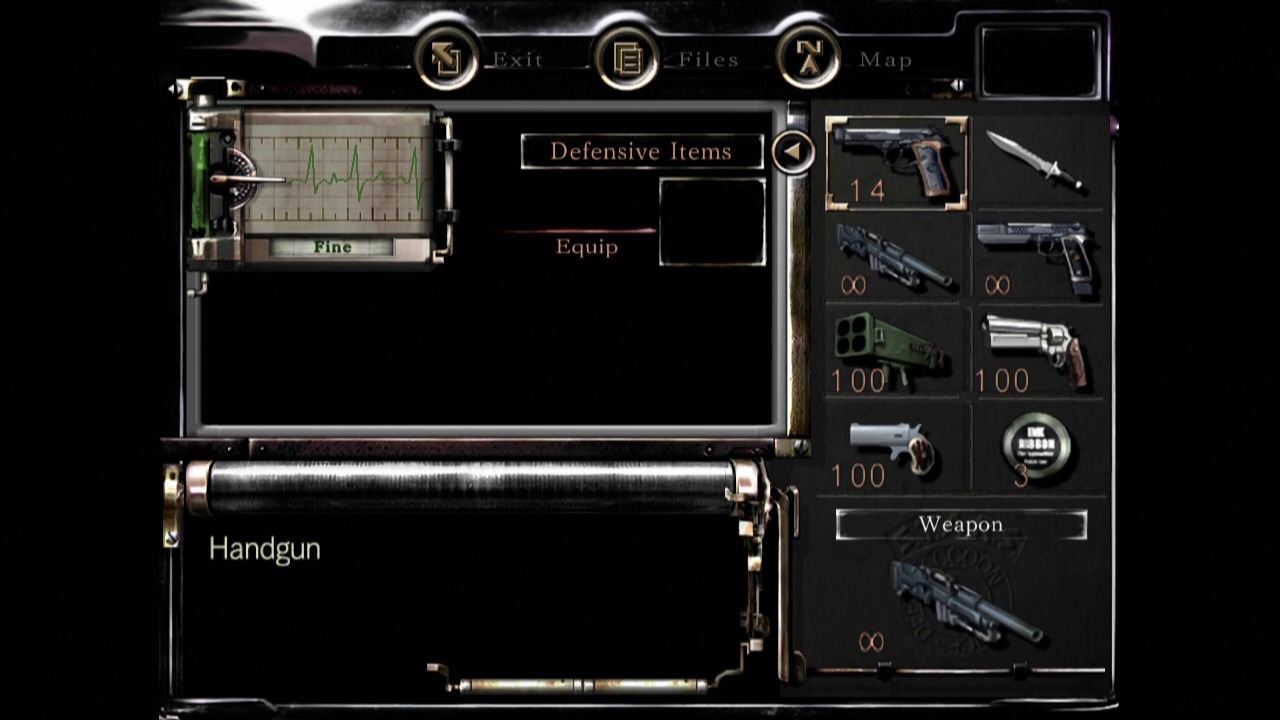
Task: Pick the survival knife slot
Action: pyautogui.click(x=1037, y=162)
